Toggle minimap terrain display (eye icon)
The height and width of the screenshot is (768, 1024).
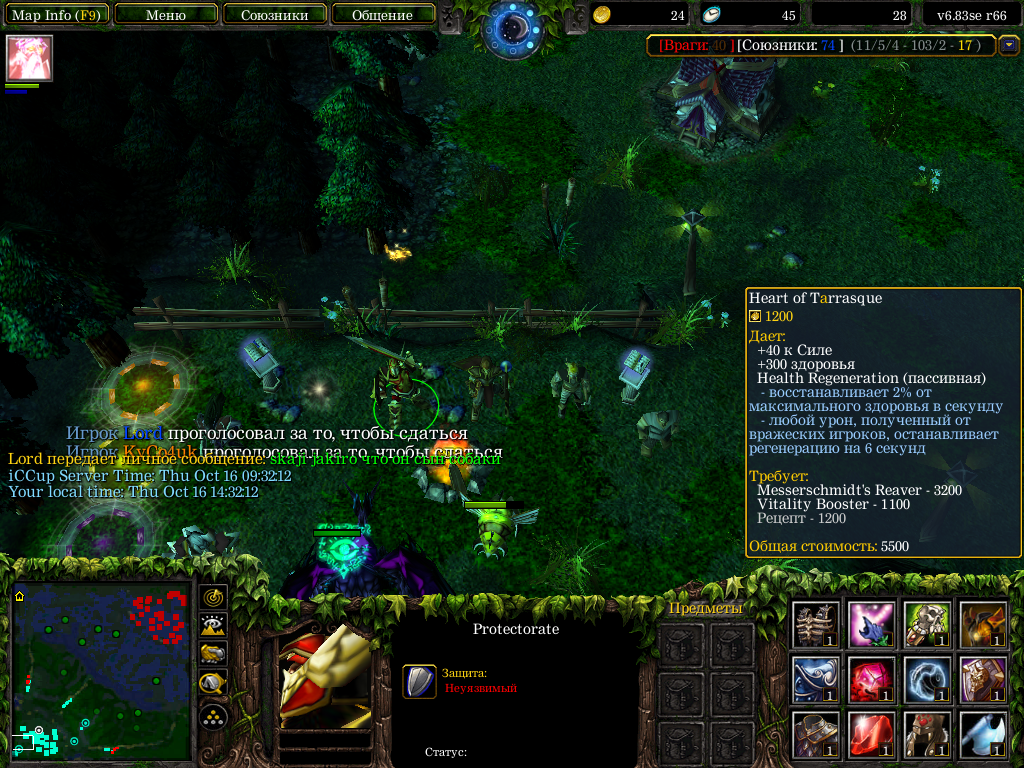pos(213,626)
